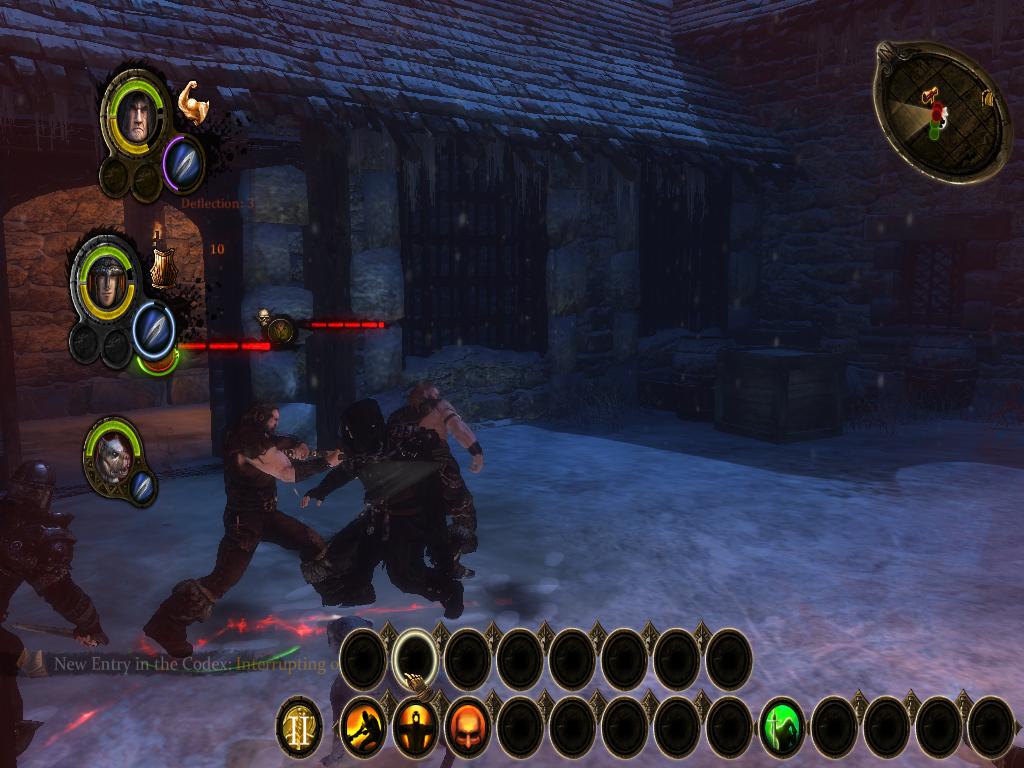Trigger the red skull ability
This screenshot has width=1024, height=768.
point(467,727)
